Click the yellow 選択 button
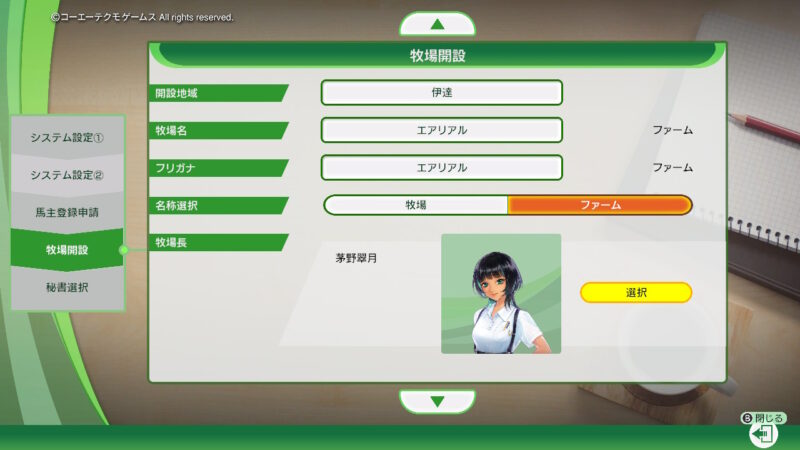The width and height of the screenshot is (800, 450). click(636, 292)
